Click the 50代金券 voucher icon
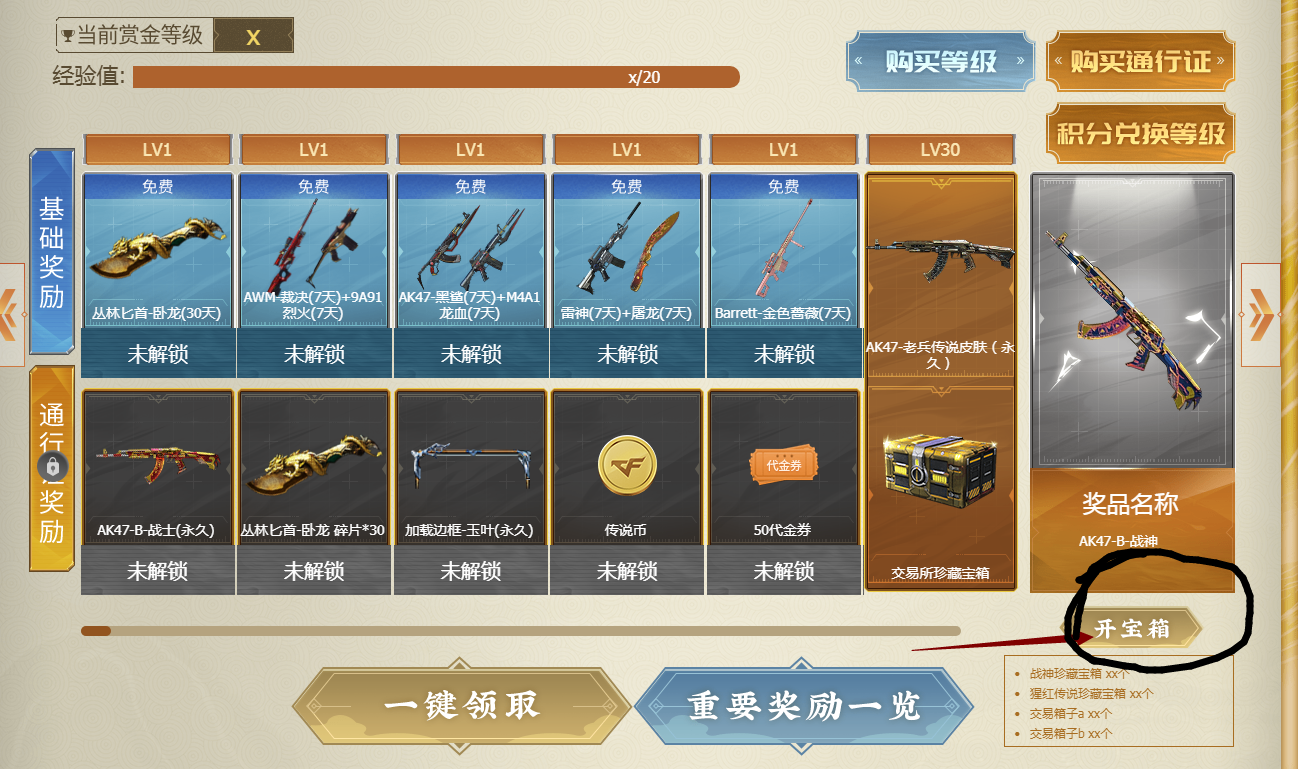1298x769 pixels. (x=783, y=465)
